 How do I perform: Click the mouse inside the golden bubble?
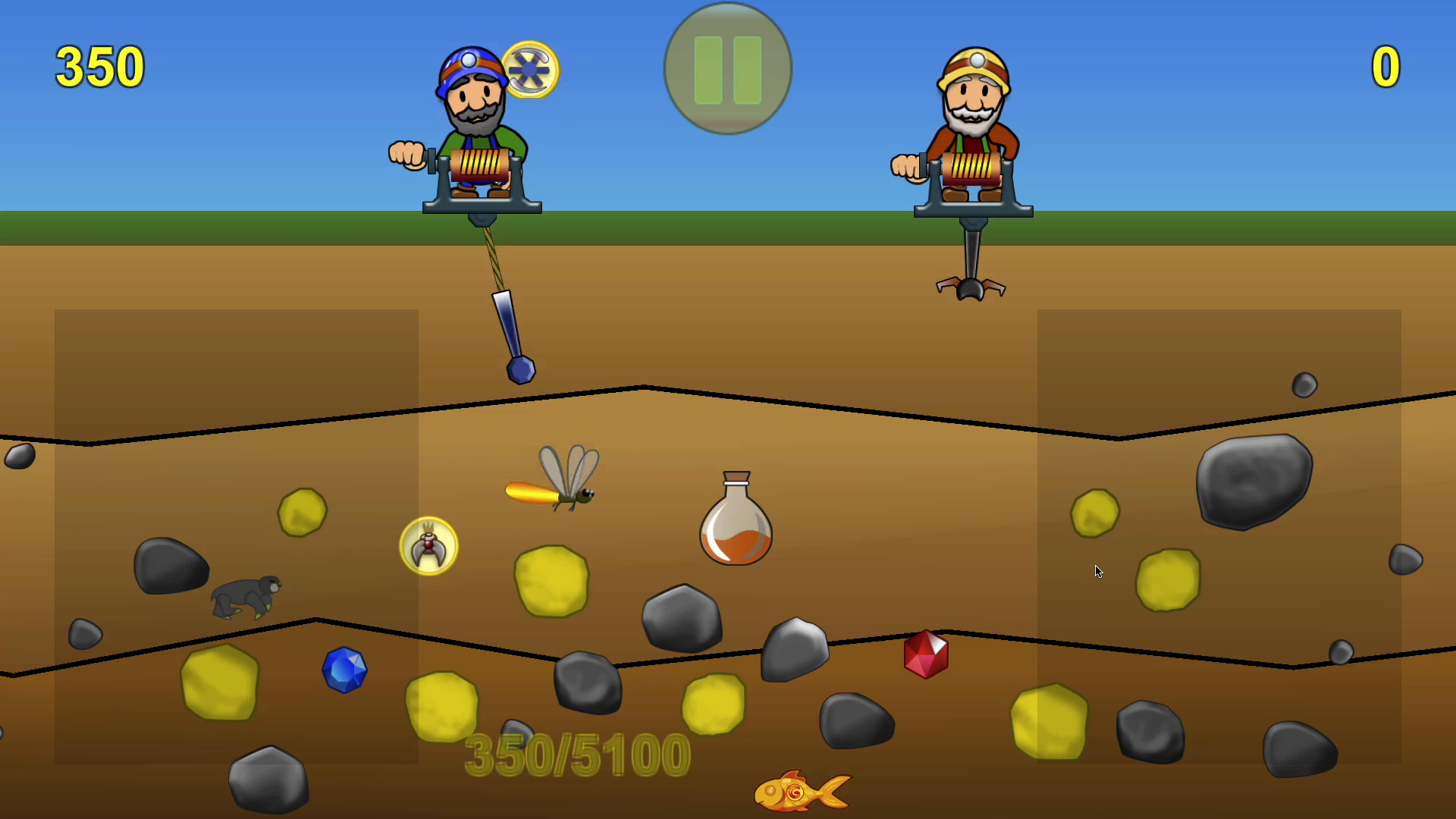(428, 548)
